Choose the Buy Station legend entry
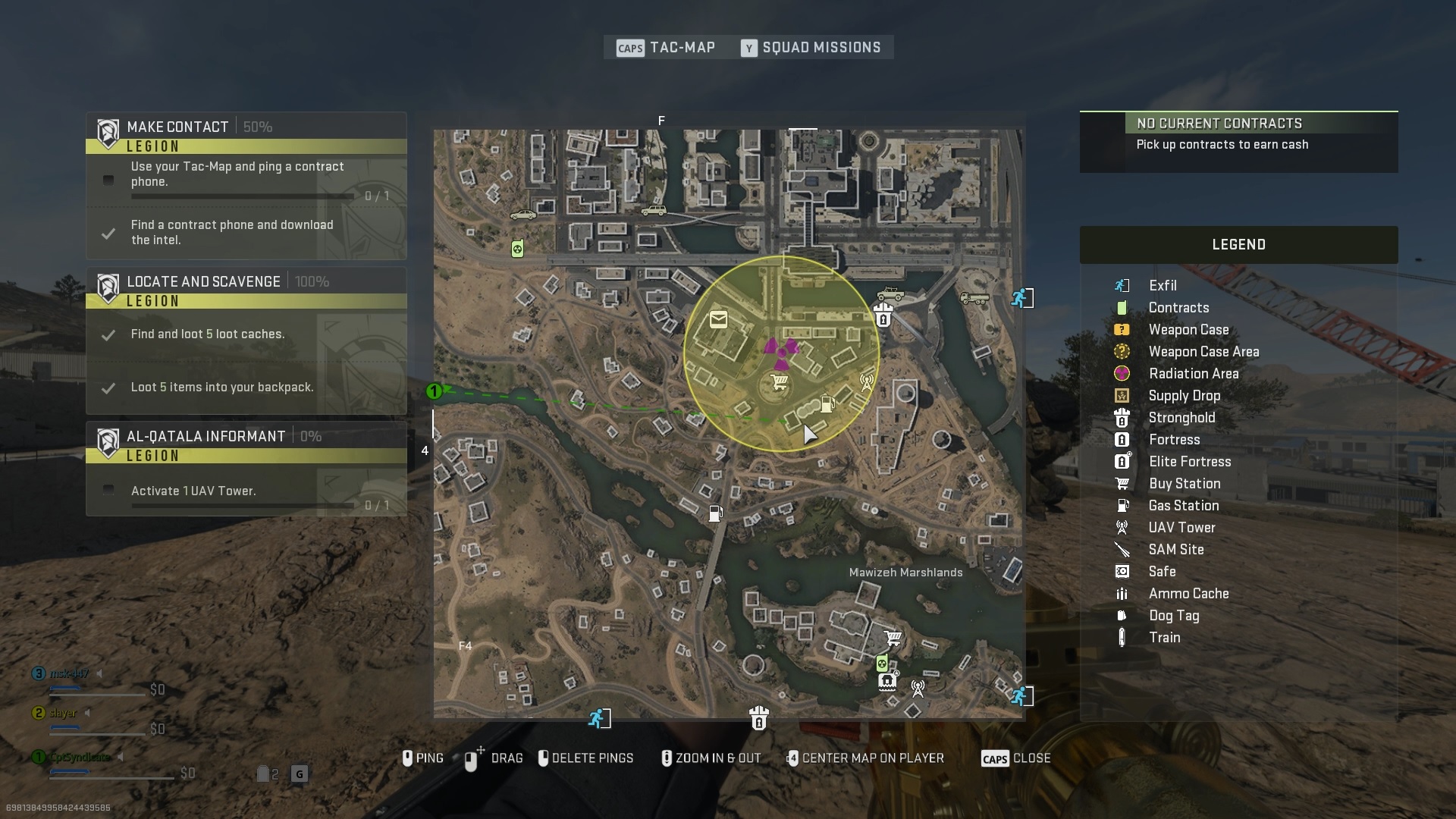This screenshot has width=1456, height=819. click(x=1184, y=484)
